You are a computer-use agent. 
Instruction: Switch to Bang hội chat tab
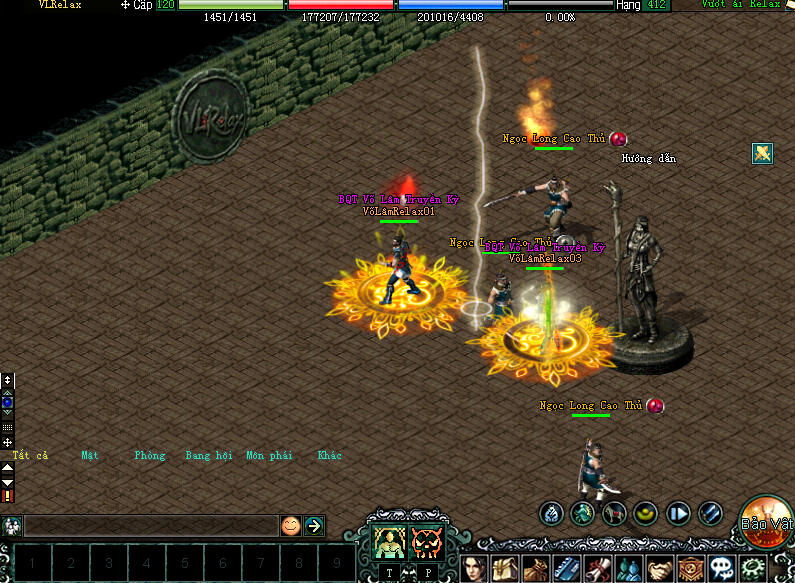click(209, 456)
